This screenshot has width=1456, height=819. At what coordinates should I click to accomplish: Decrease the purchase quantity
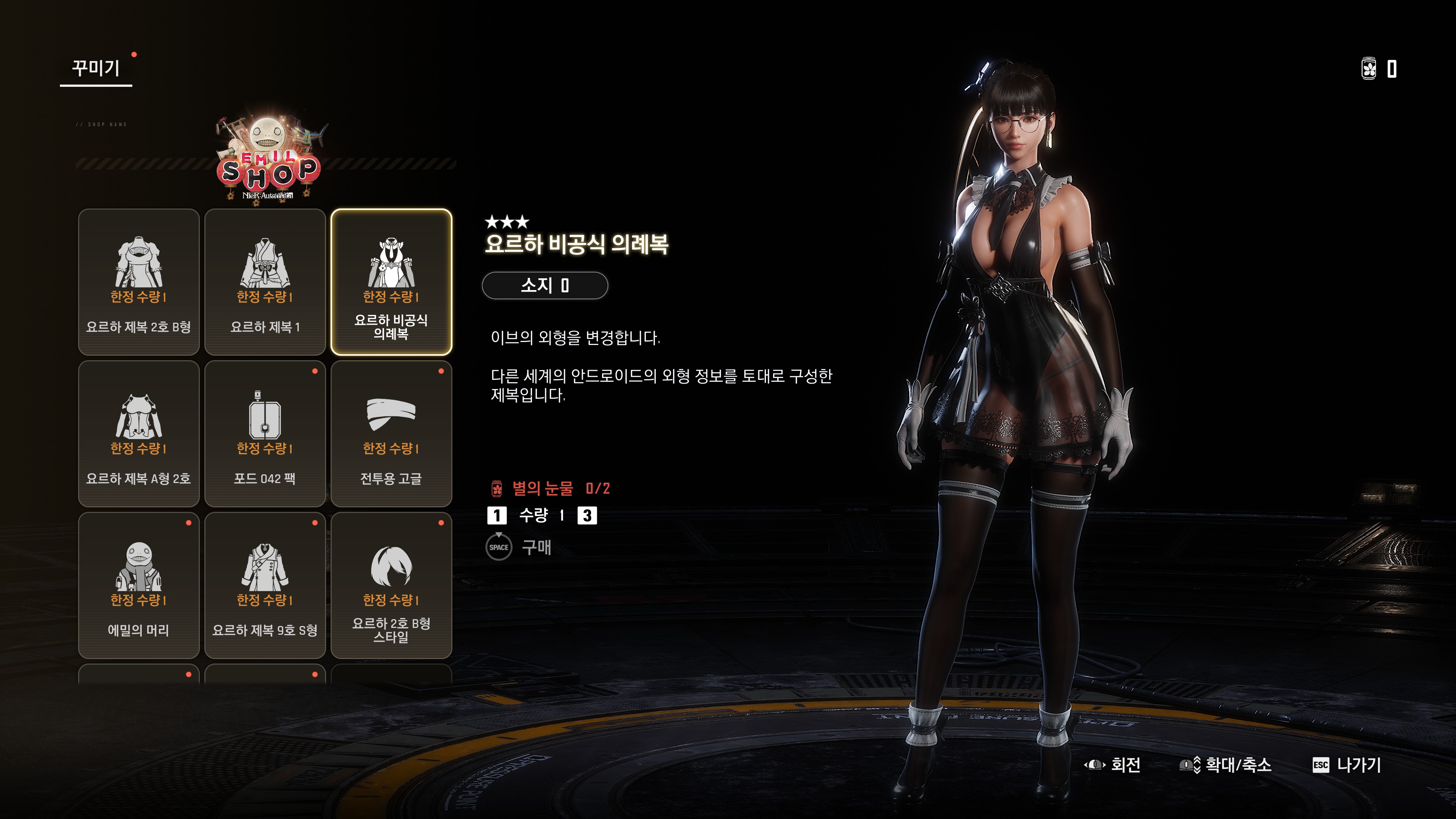coord(497,515)
